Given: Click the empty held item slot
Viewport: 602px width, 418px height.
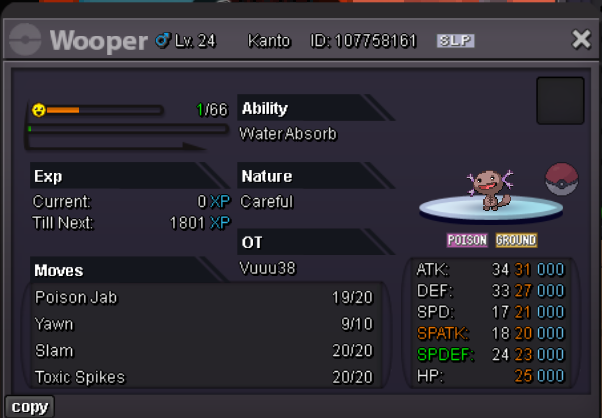Looking at the screenshot, I should [560, 101].
